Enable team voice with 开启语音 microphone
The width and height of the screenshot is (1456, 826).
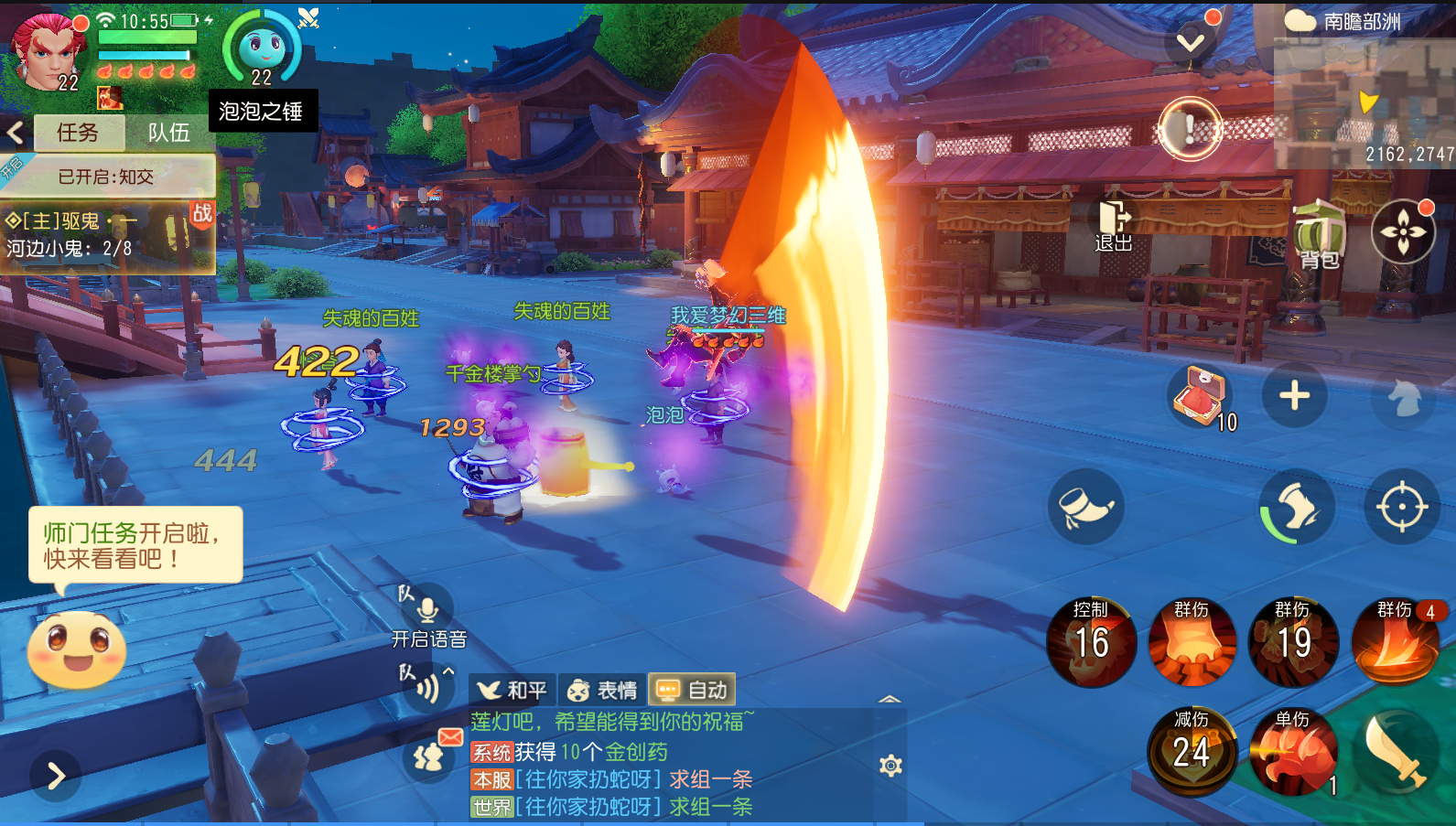427,610
